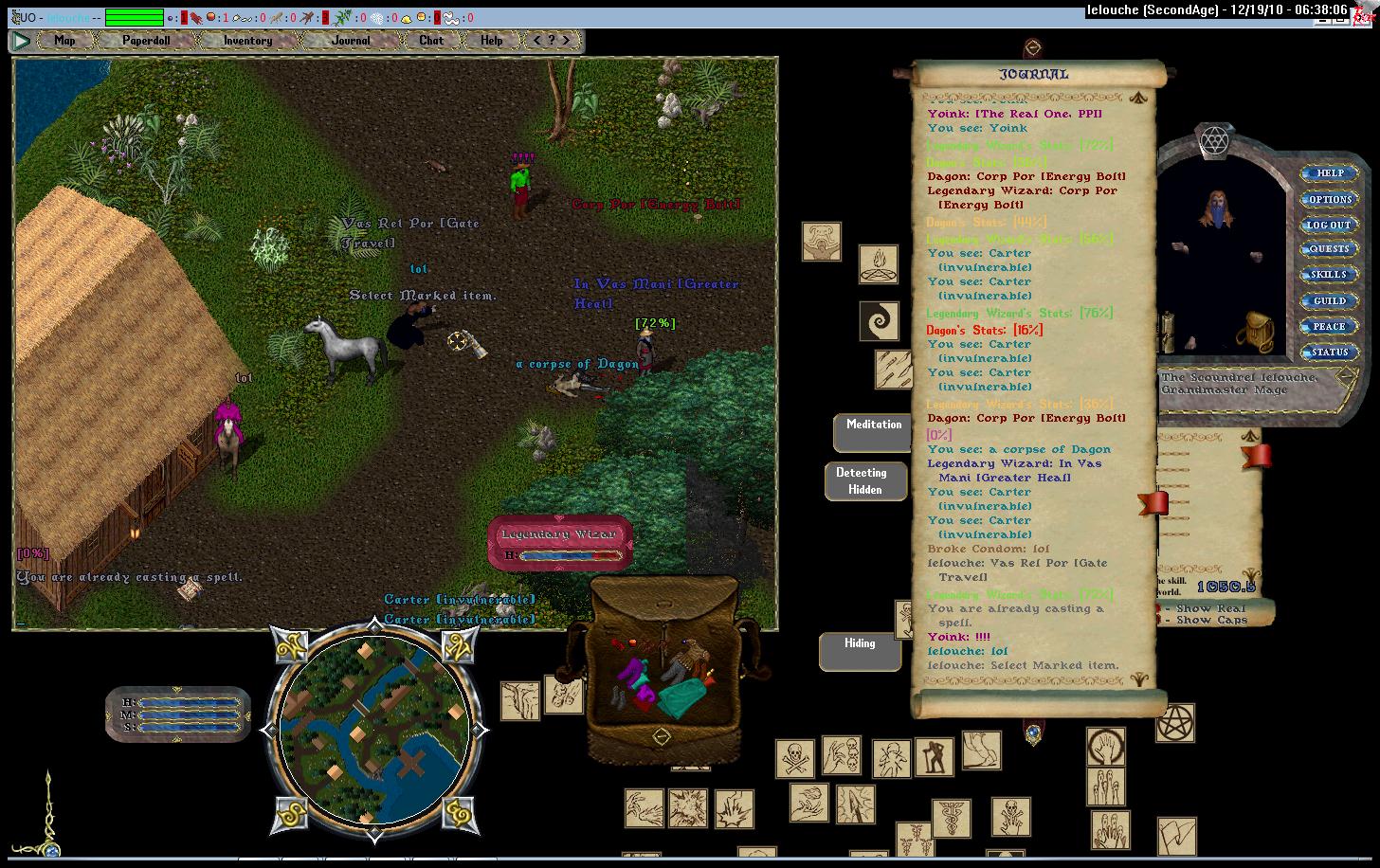The image size is (1380, 868).
Task: Open the GUILD button
Action: 1329,300
